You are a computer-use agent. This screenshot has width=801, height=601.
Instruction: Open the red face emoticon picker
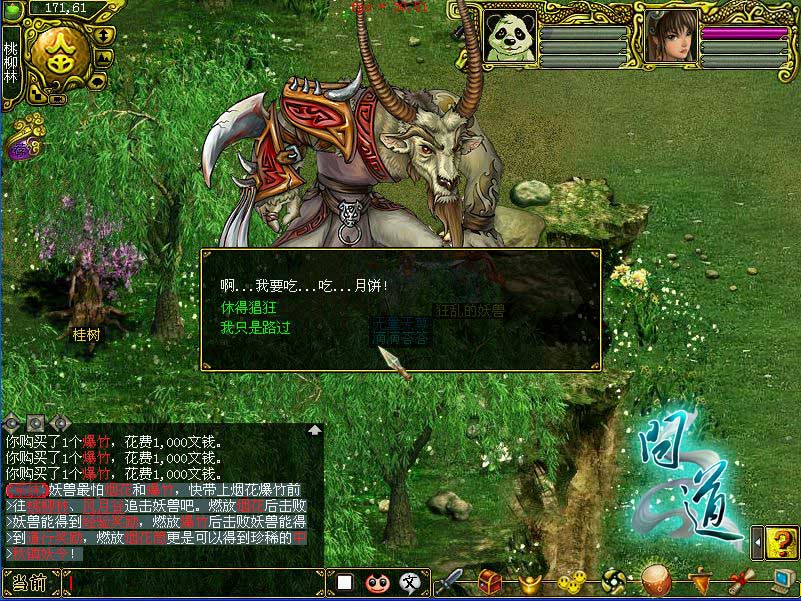click(376, 582)
